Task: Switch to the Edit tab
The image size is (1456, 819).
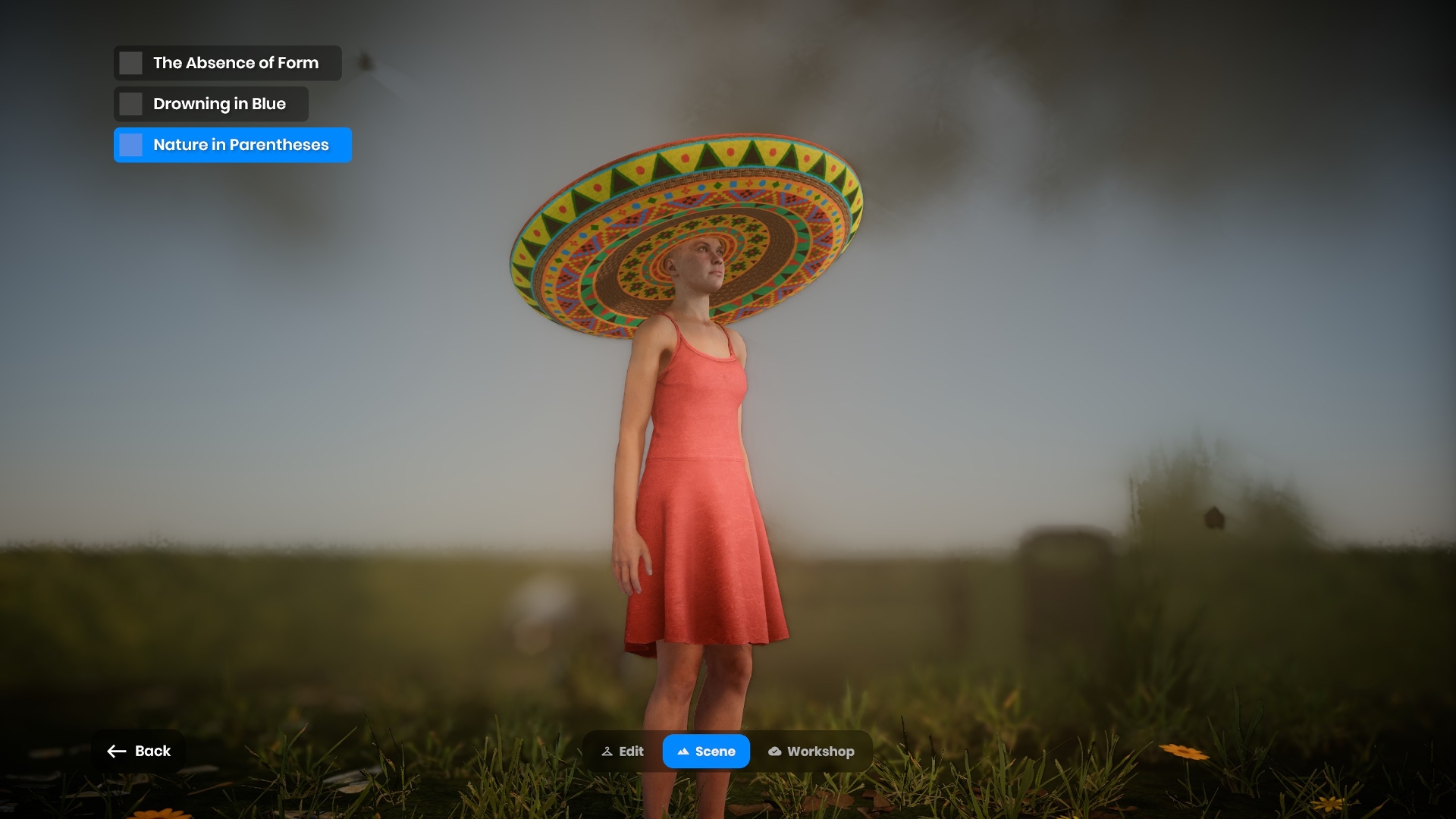Action: (x=623, y=752)
